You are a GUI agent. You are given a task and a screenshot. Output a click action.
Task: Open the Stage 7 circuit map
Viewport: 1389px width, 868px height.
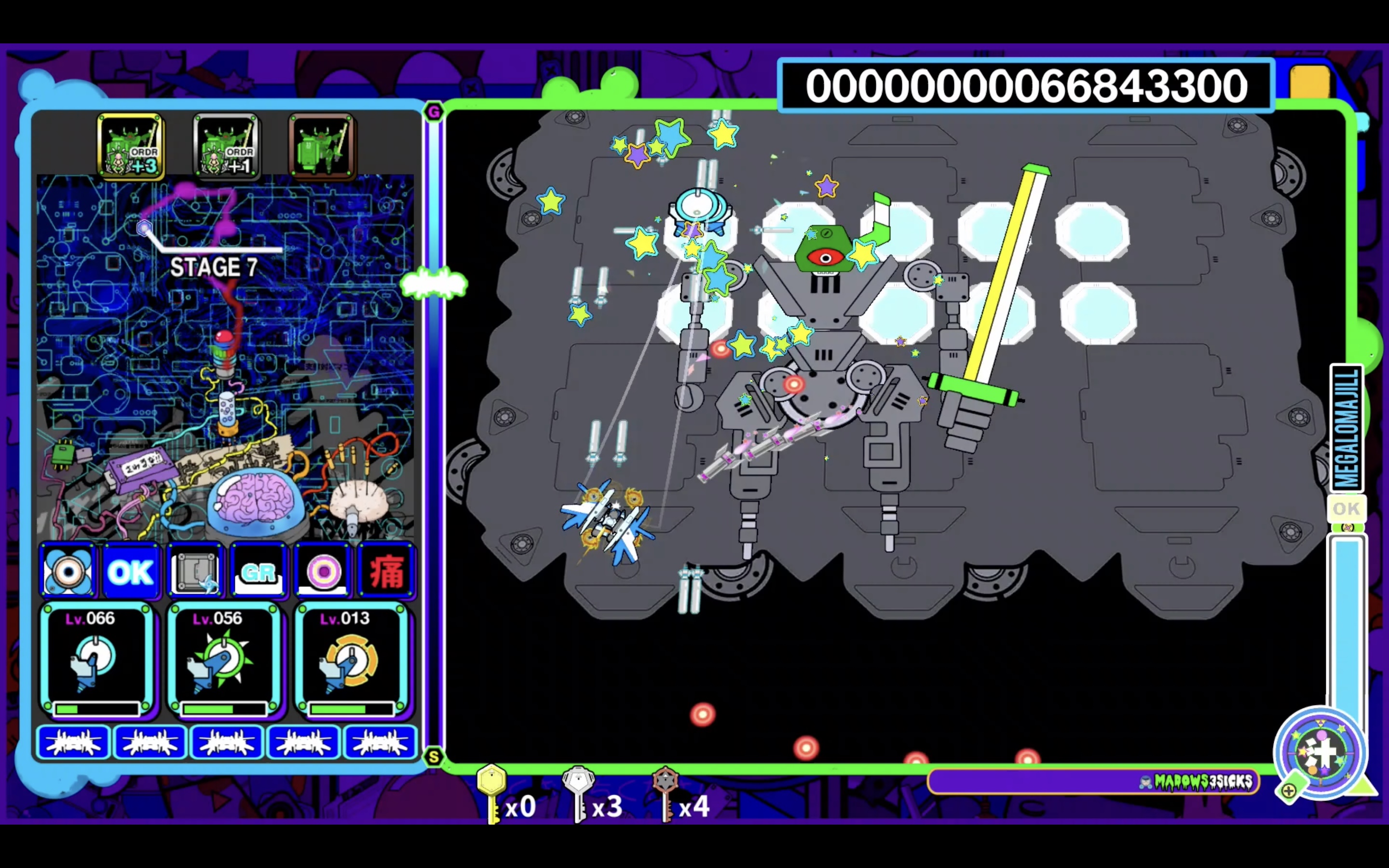[225, 356]
